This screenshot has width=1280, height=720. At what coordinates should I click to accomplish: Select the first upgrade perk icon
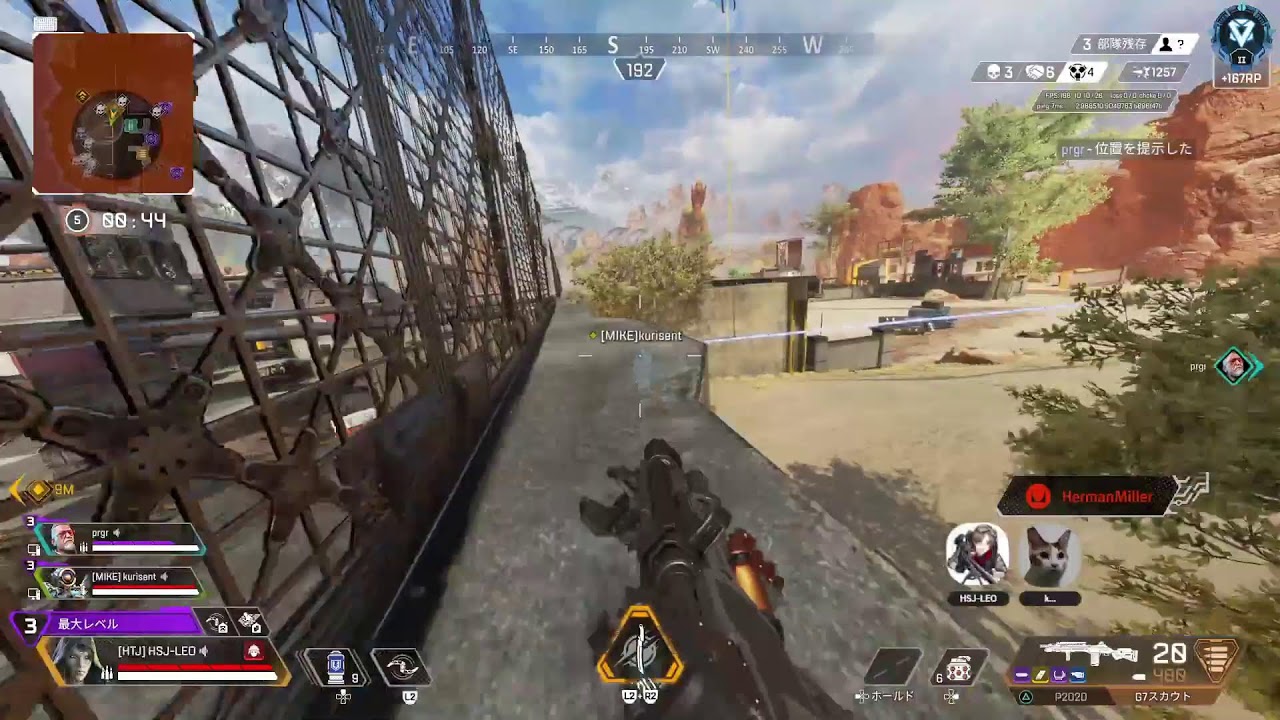218,623
